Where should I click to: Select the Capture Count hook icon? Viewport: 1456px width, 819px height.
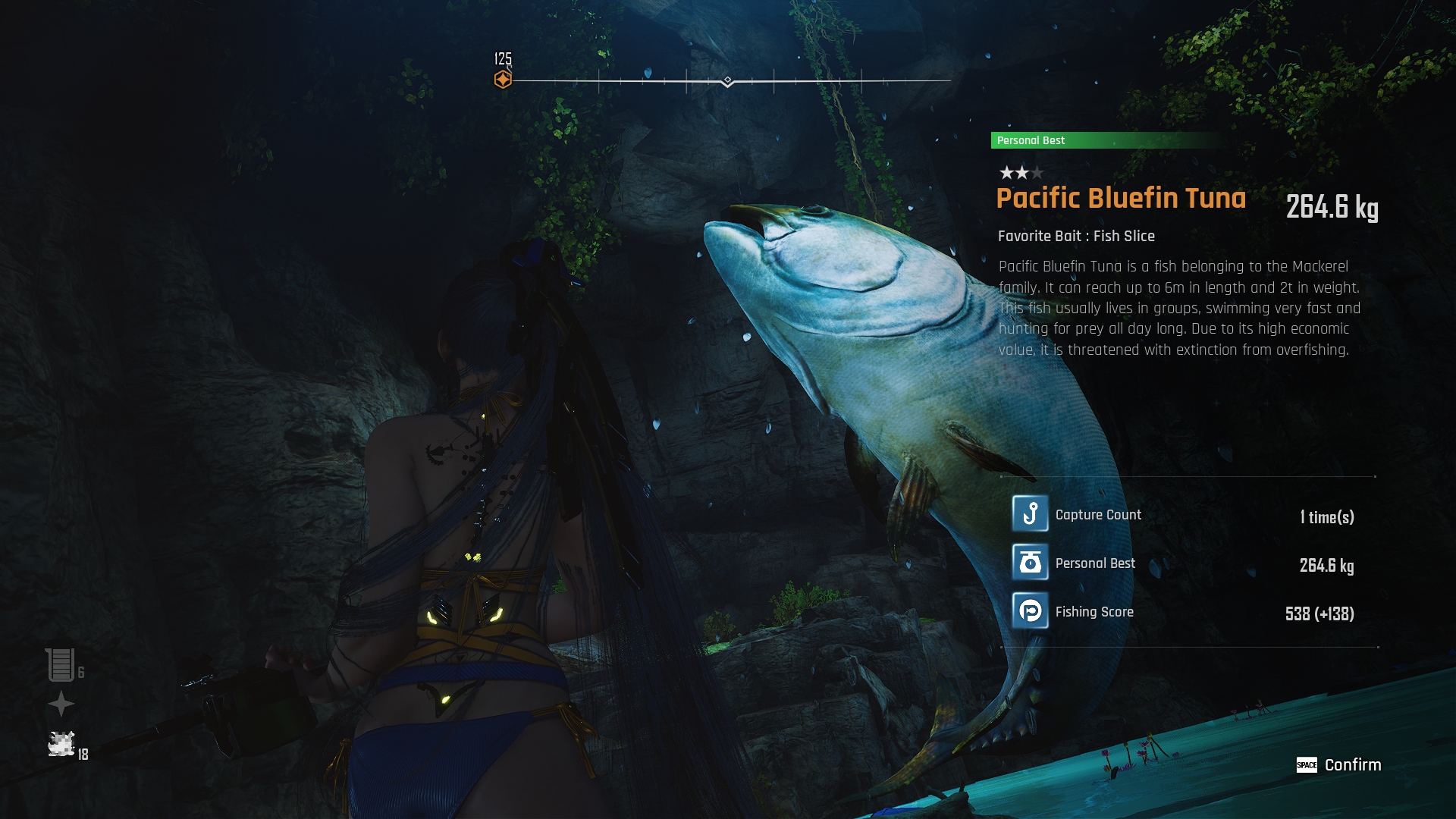[x=1030, y=514]
